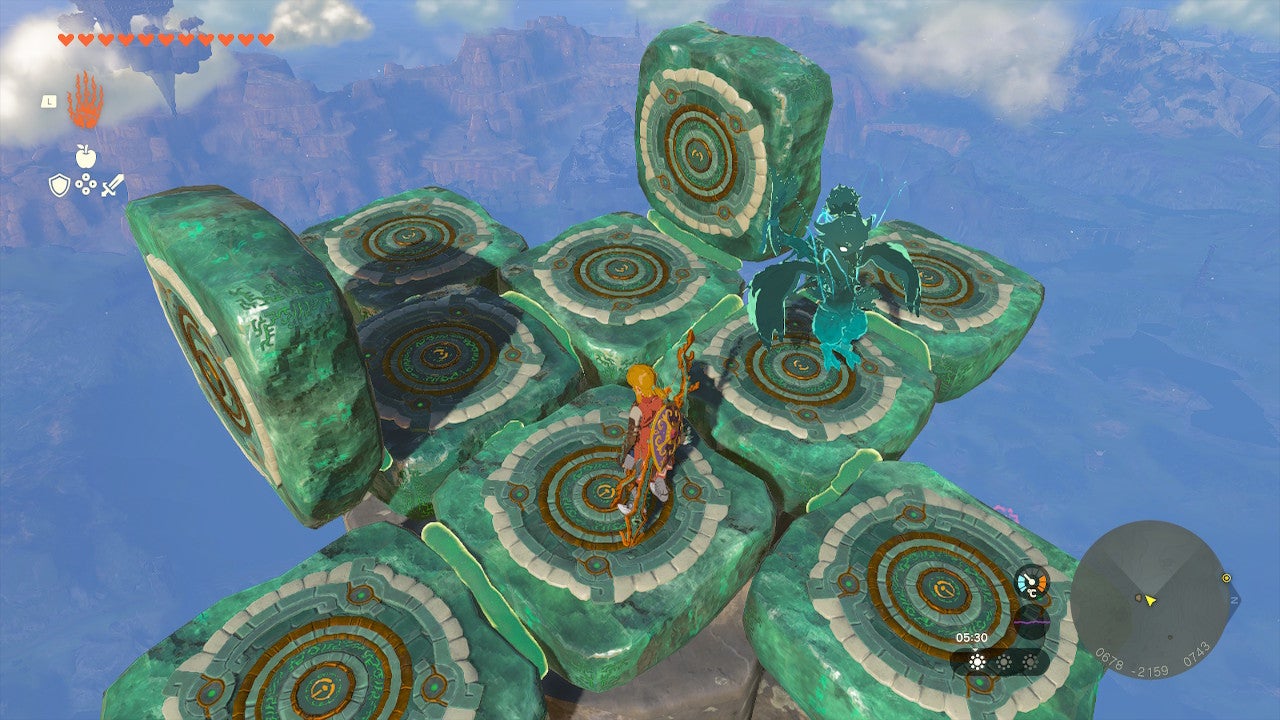
Task: Open the circular minimap
Action: coord(1150,600)
